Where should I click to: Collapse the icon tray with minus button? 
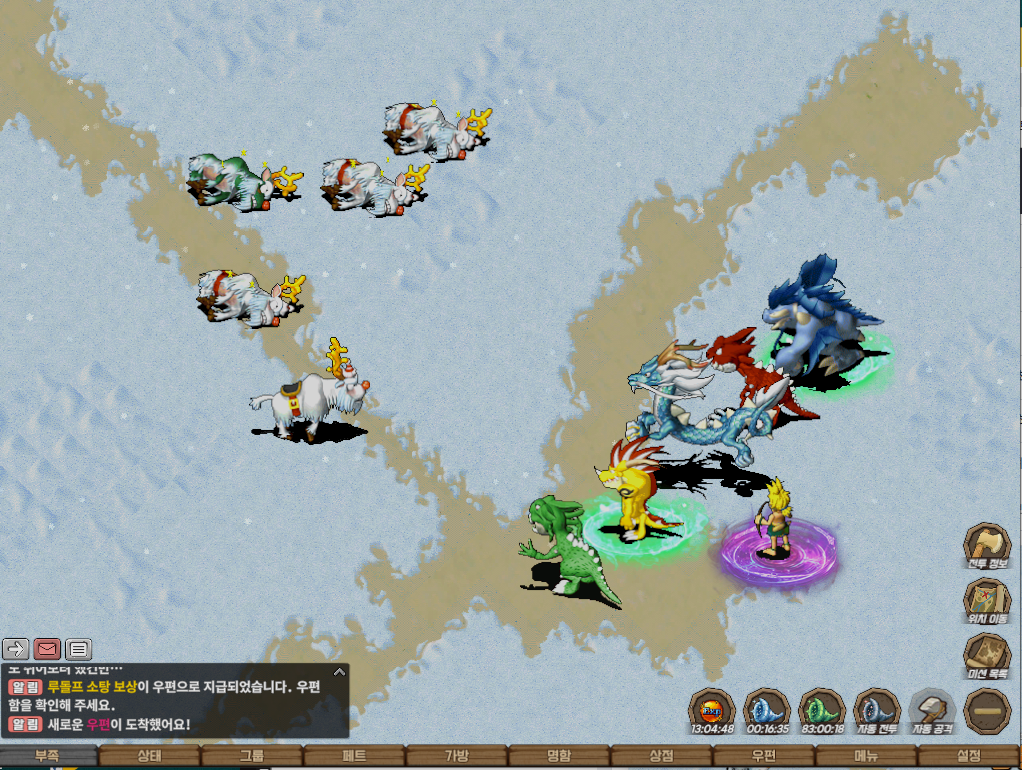(986, 711)
